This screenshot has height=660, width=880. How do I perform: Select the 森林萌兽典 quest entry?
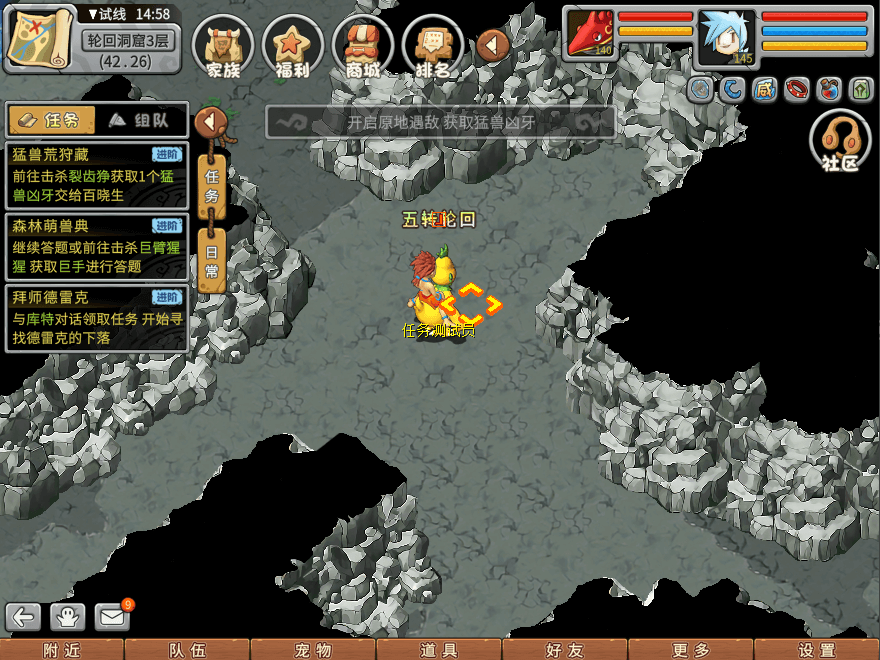coord(96,247)
